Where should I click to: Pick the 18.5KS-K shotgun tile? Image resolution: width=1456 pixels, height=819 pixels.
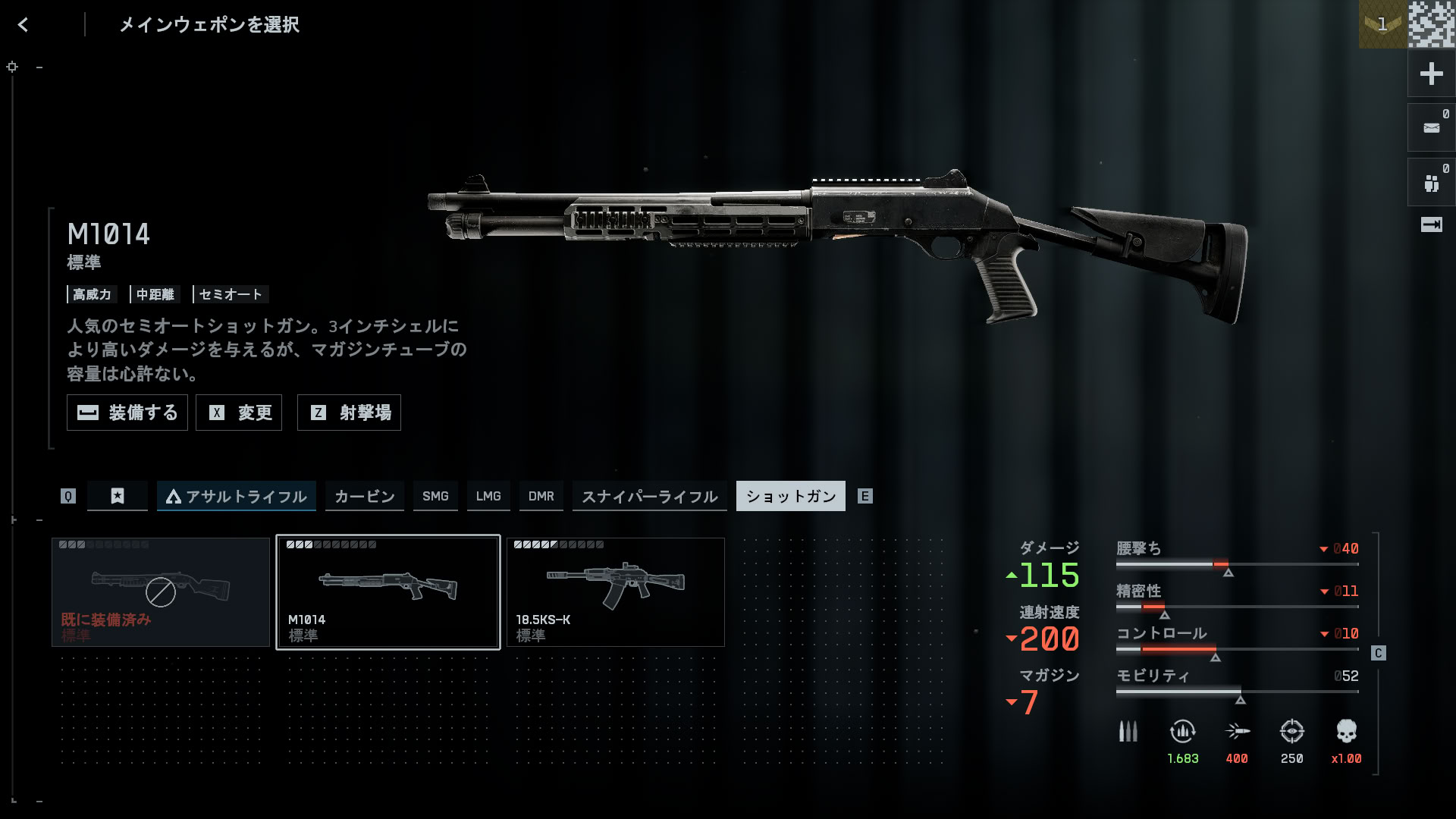615,592
